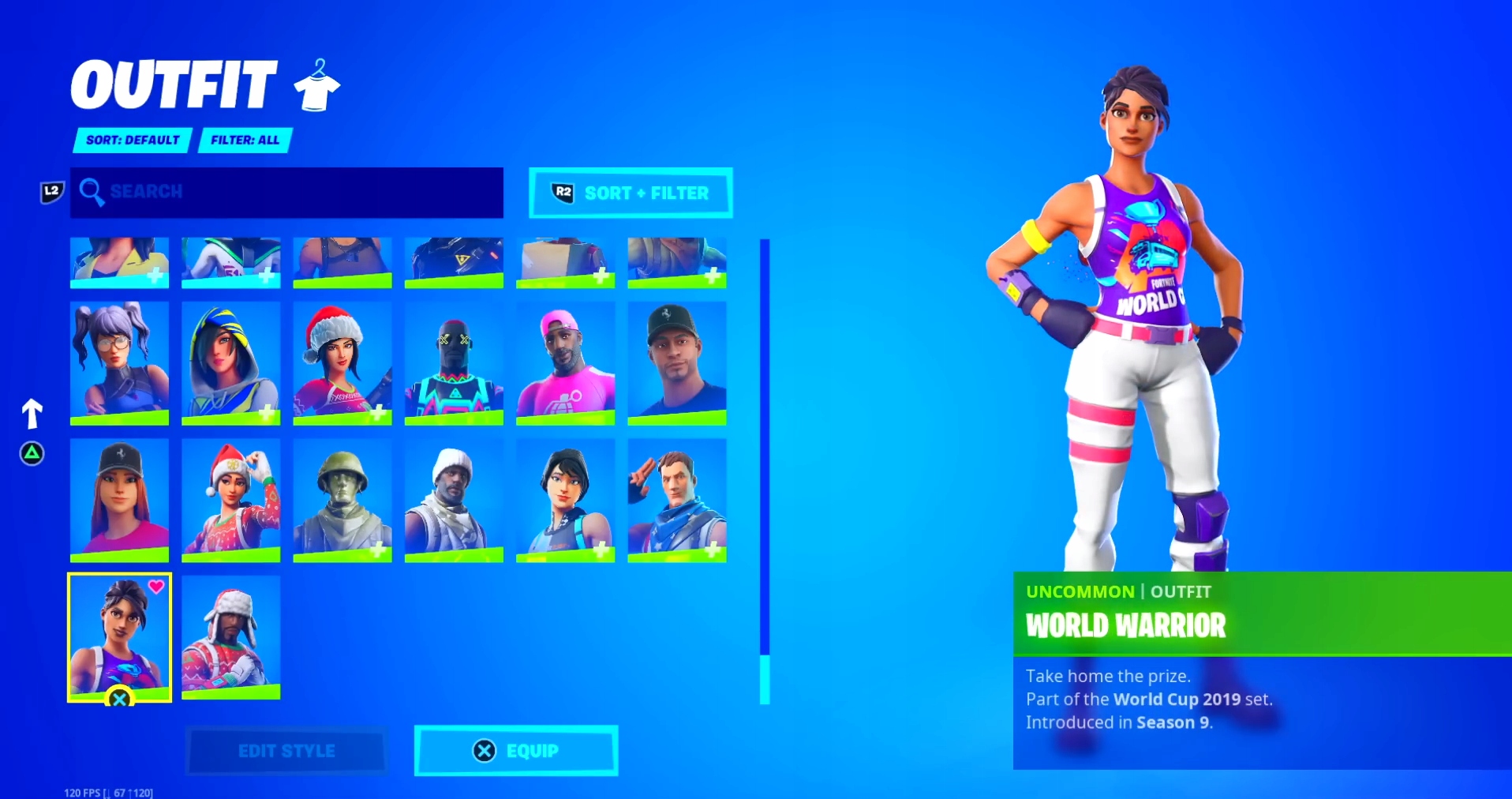The height and width of the screenshot is (799, 1512).
Task: Click the green triangle icon on the left sidebar
Action: point(32,454)
